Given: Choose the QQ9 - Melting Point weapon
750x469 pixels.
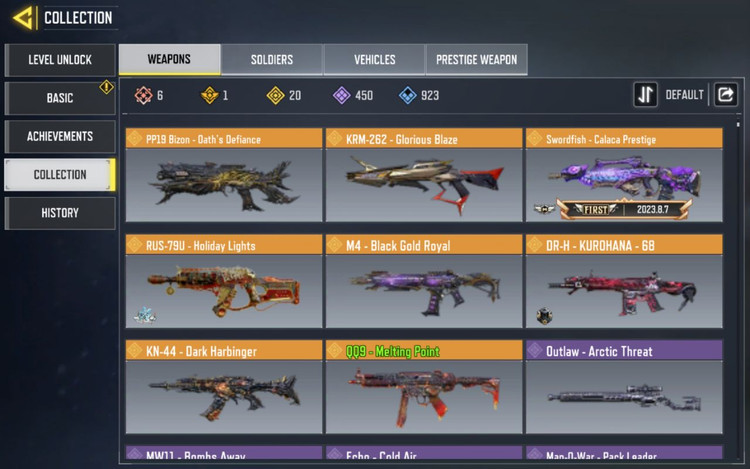Looking at the screenshot, I should pyautogui.click(x=424, y=387).
